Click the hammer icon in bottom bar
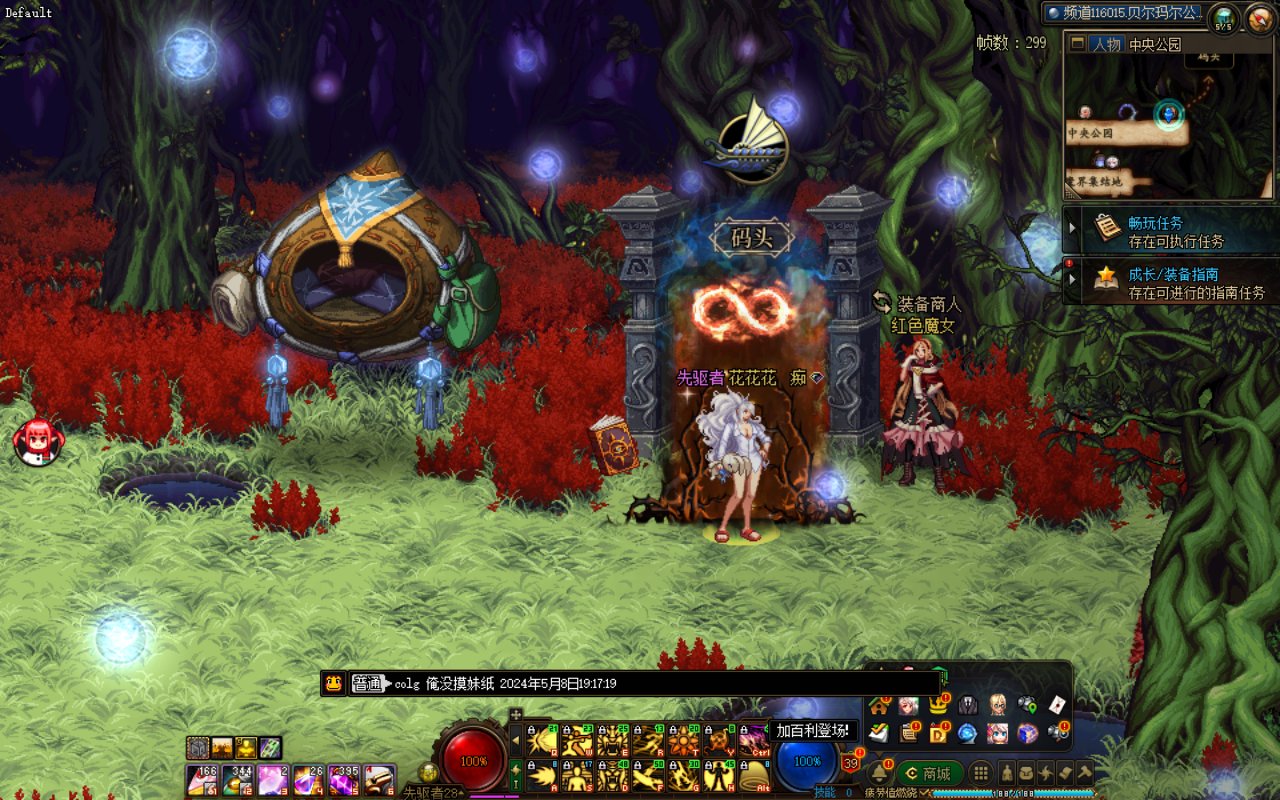Image resolution: width=1280 pixels, height=800 pixels. pos(1085,773)
